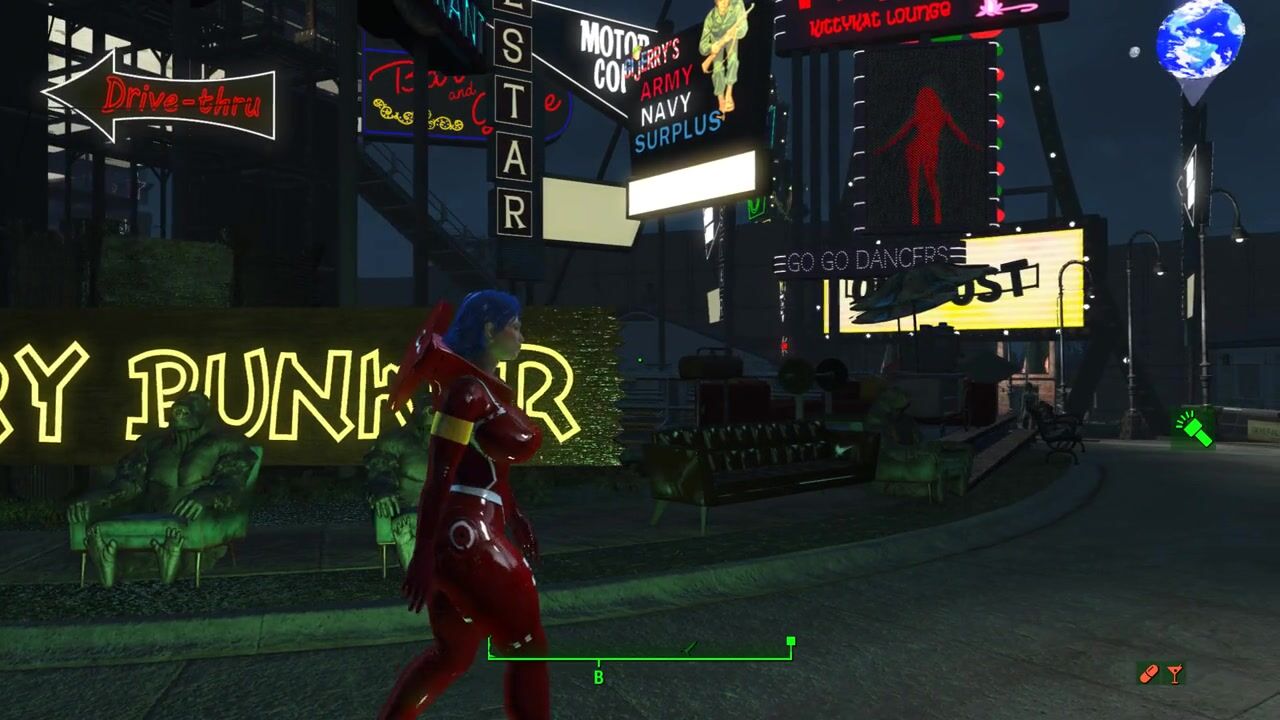The image size is (1280, 720).
Task: Select the red pill status icon
Action: coord(1148,674)
